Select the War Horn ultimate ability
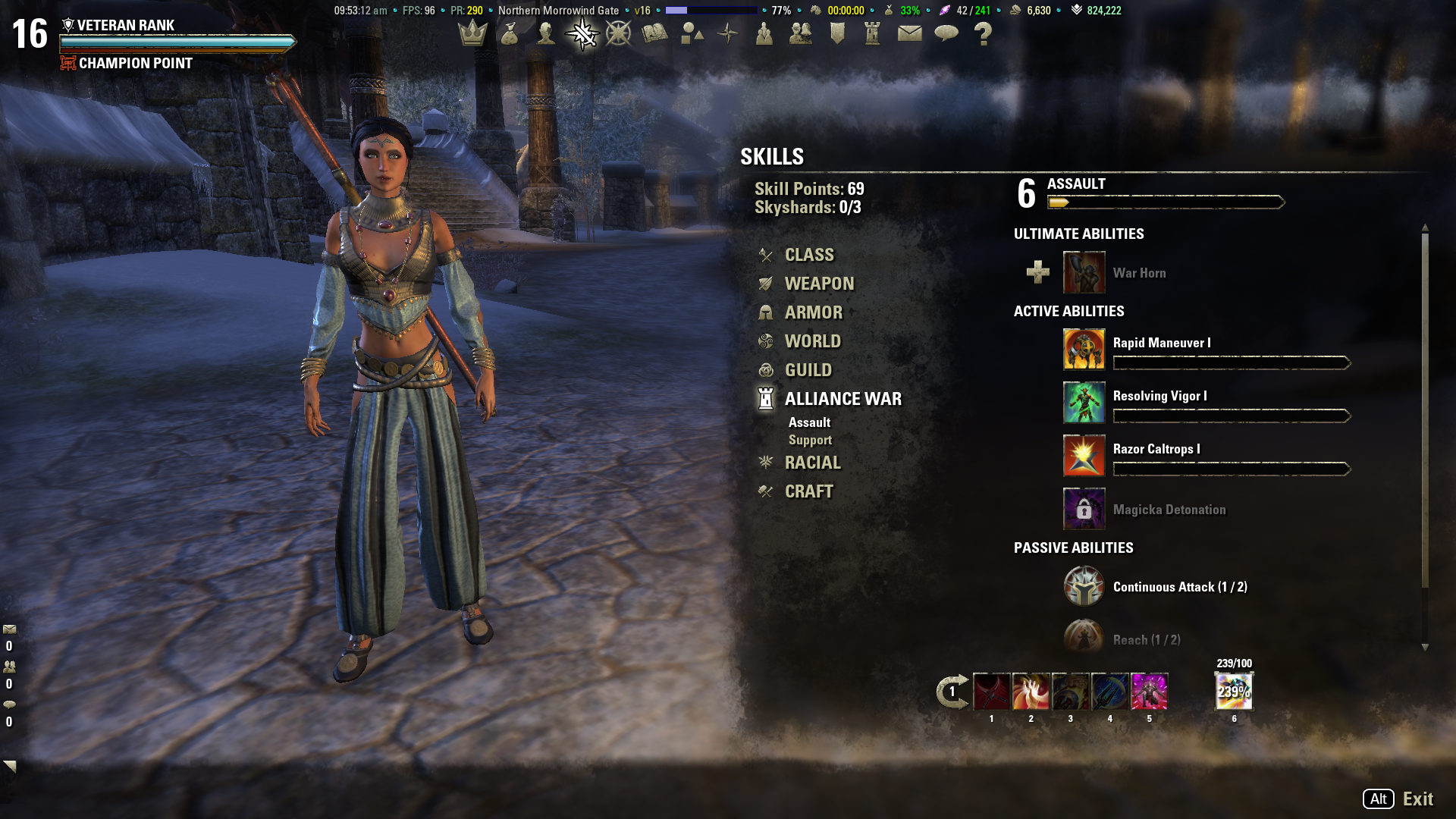The width and height of the screenshot is (1456, 819). tap(1084, 272)
